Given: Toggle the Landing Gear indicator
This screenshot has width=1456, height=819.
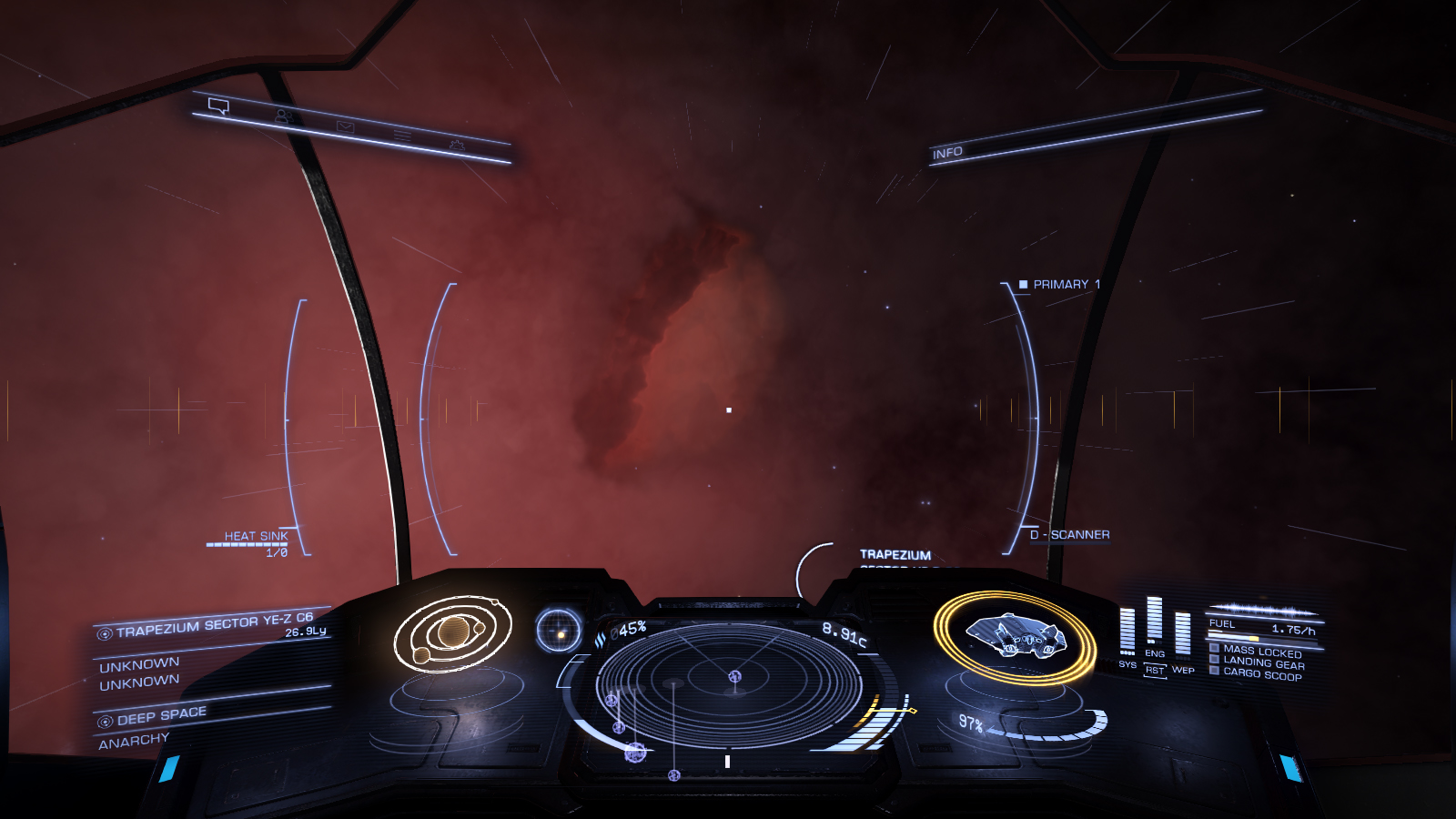Looking at the screenshot, I should [1263, 663].
